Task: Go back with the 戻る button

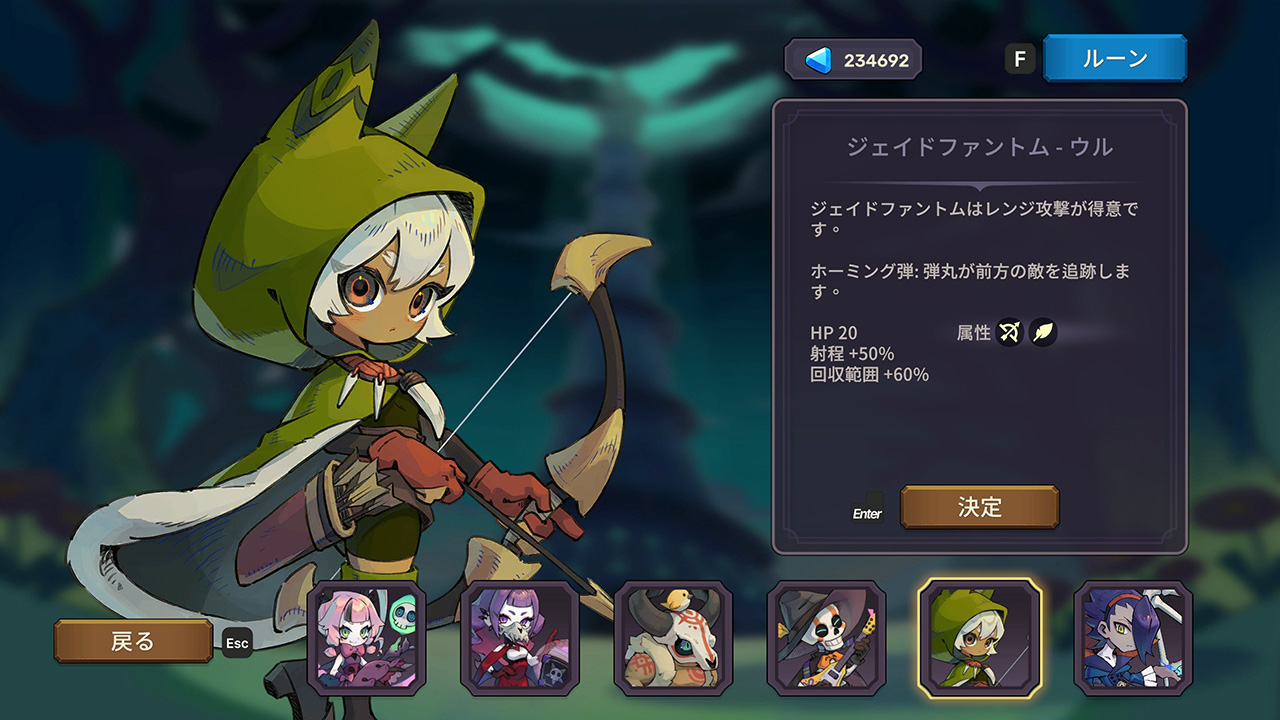Action: (133, 641)
